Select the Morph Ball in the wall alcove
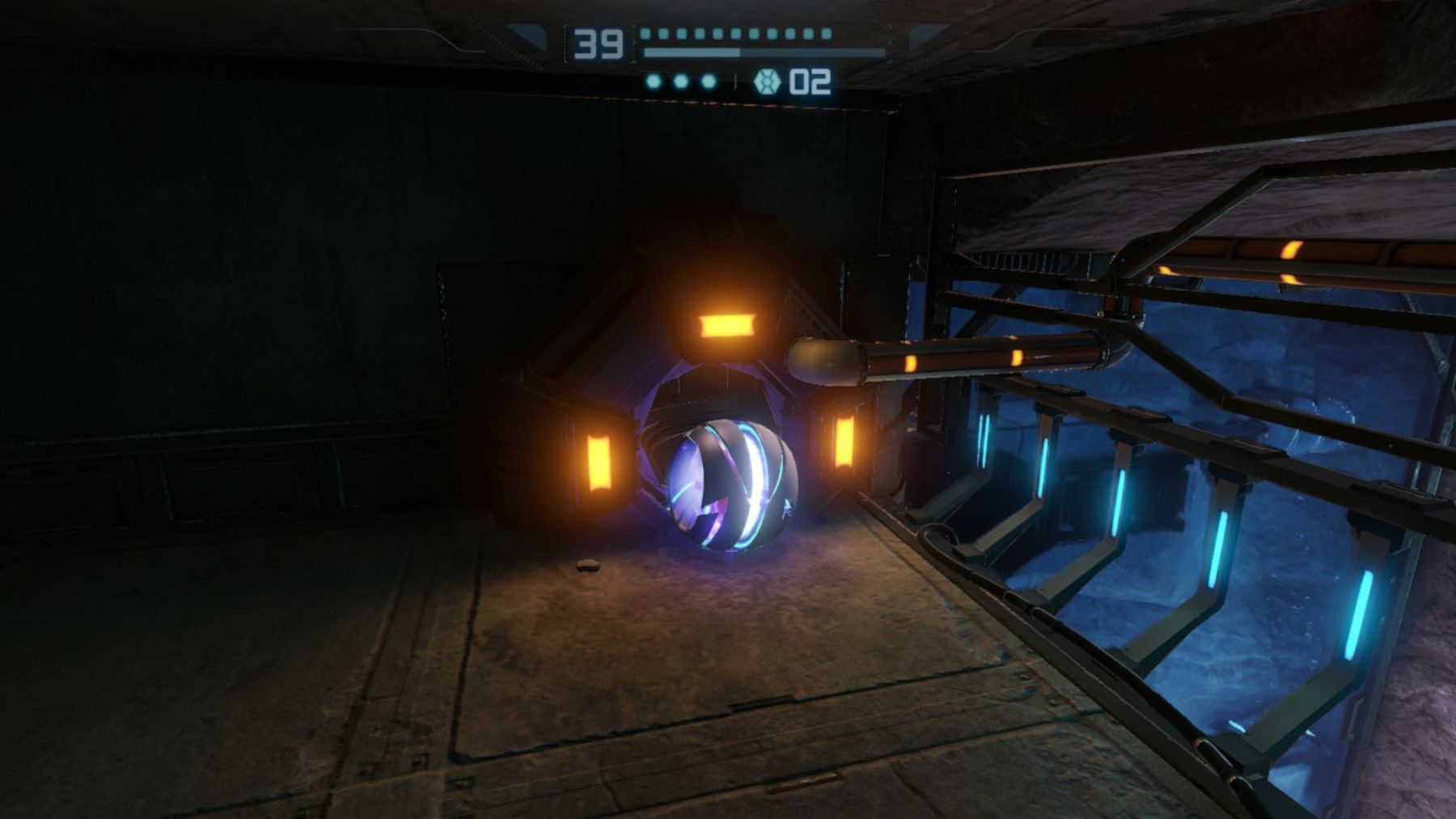The height and width of the screenshot is (819, 1456). click(732, 485)
